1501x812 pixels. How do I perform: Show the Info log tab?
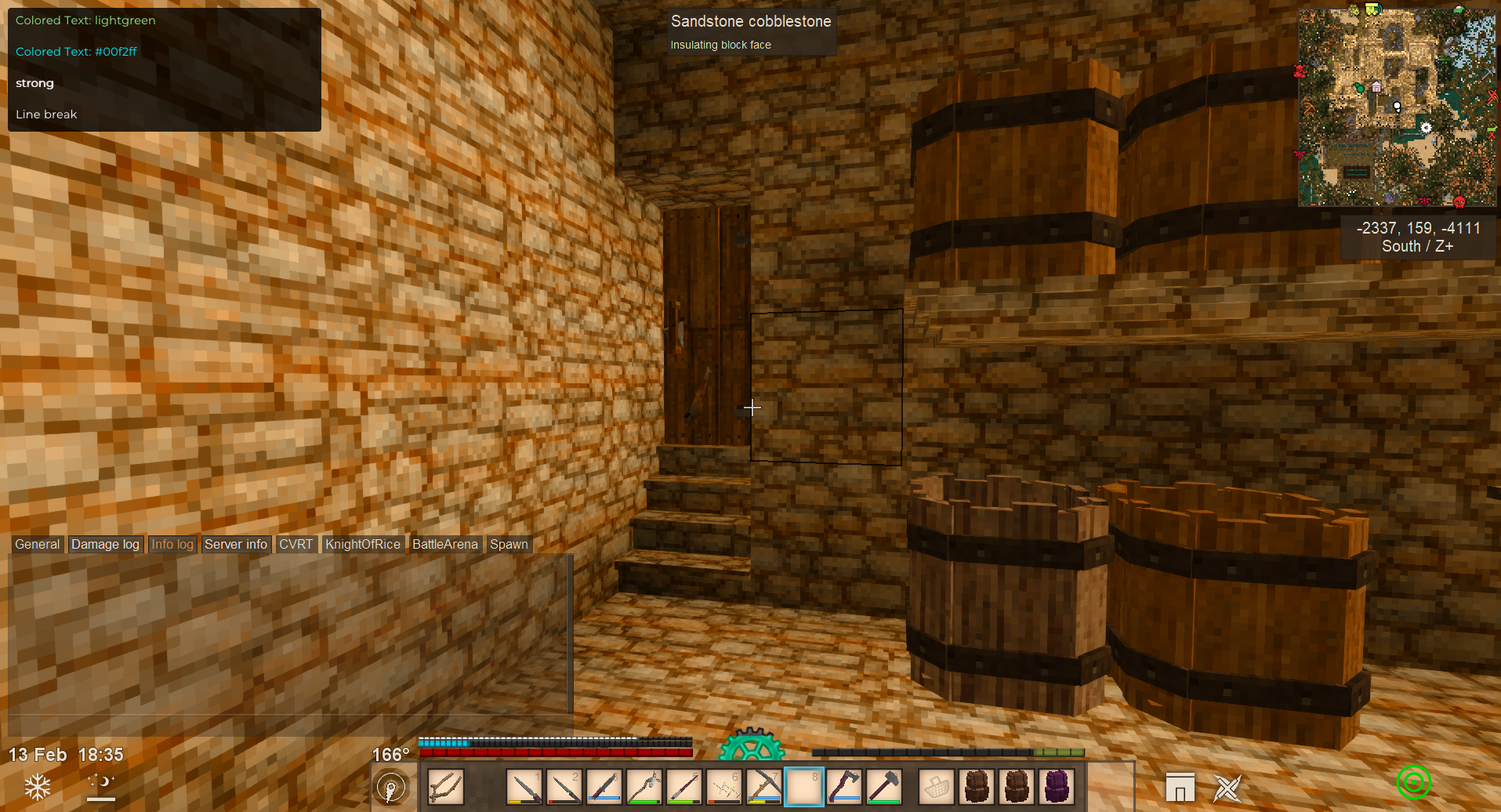pos(172,544)
